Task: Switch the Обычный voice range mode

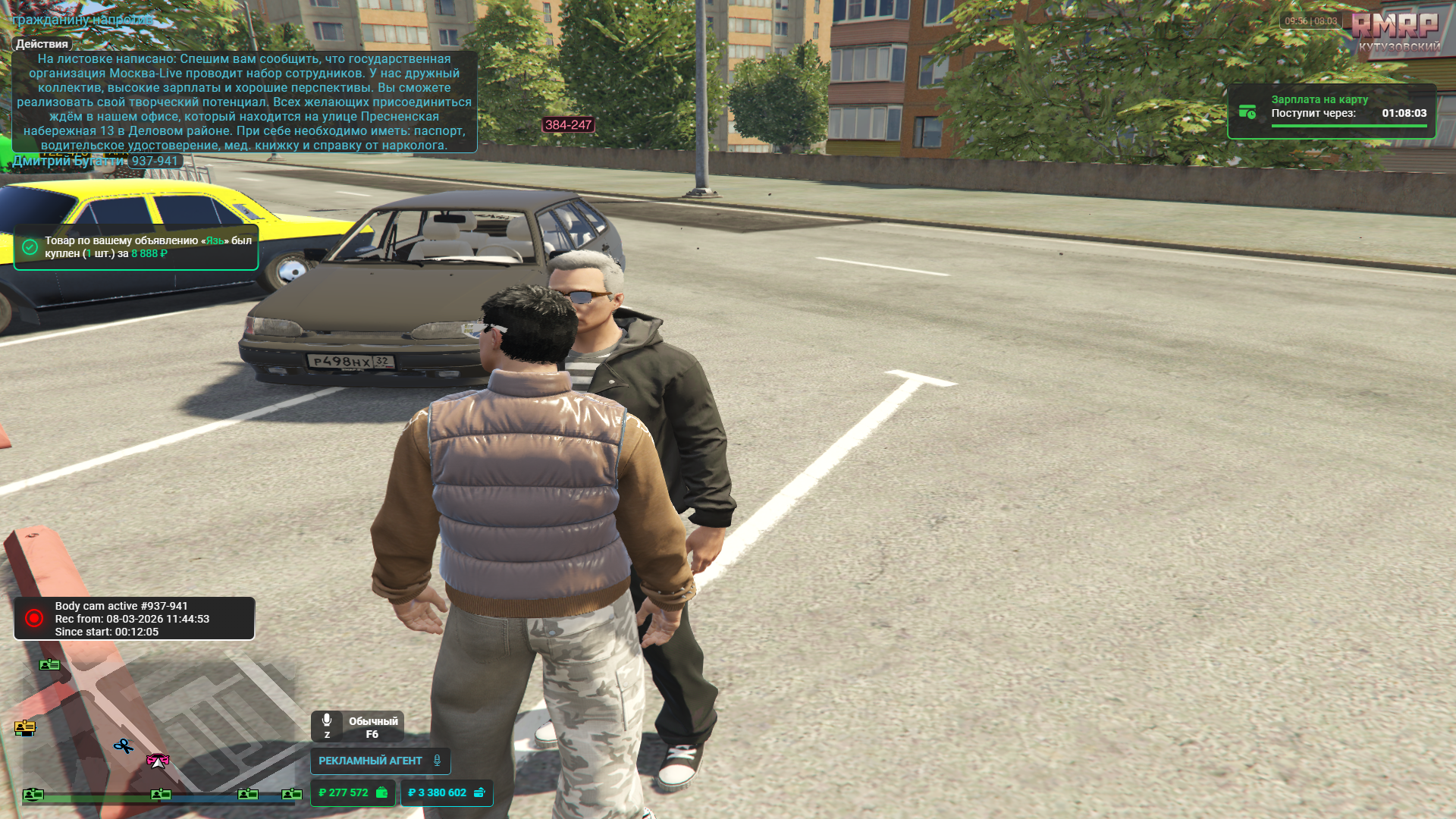Action: (x=372, y=727)
